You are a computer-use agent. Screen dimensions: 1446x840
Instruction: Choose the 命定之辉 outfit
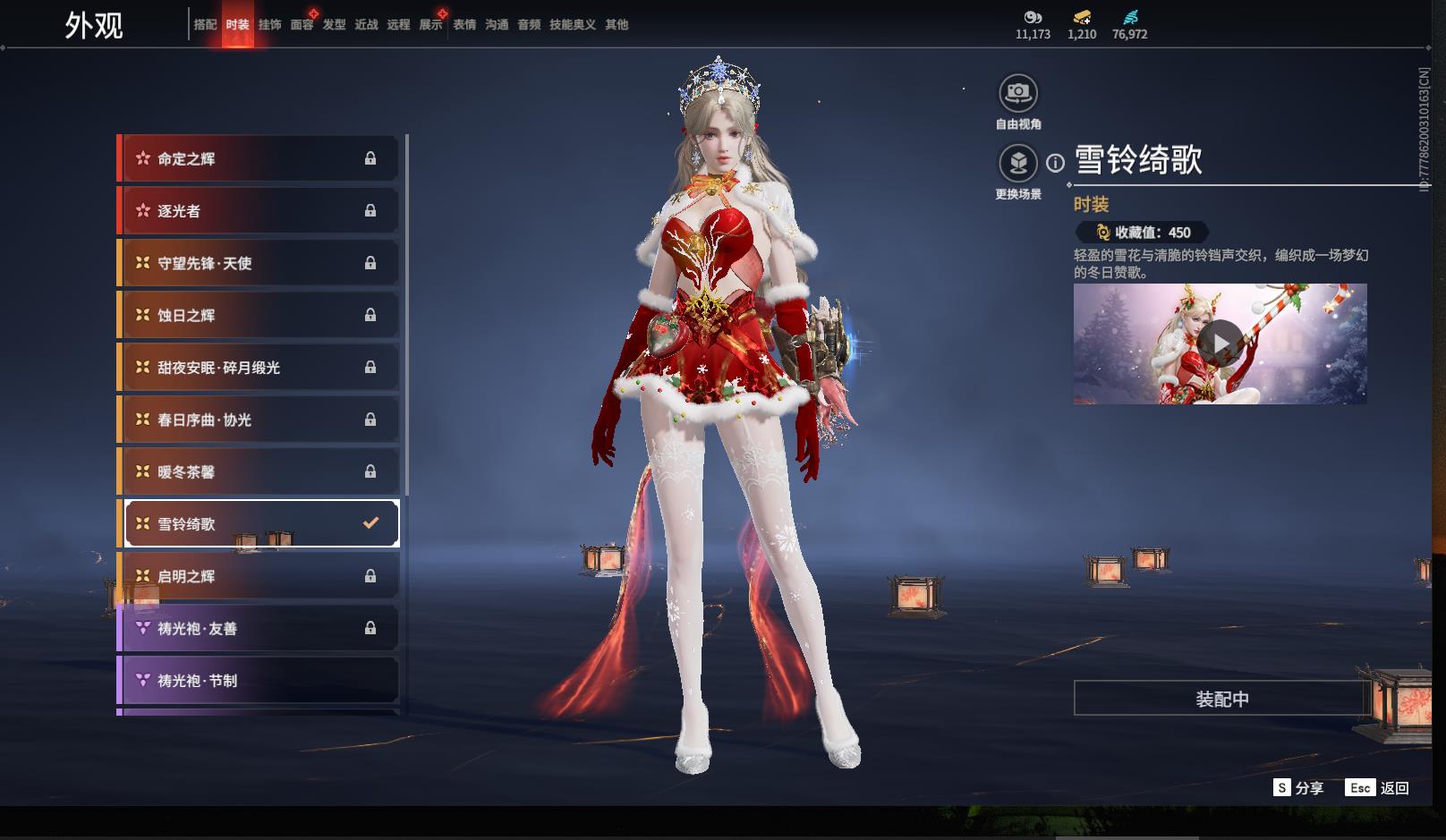point(259,159)
